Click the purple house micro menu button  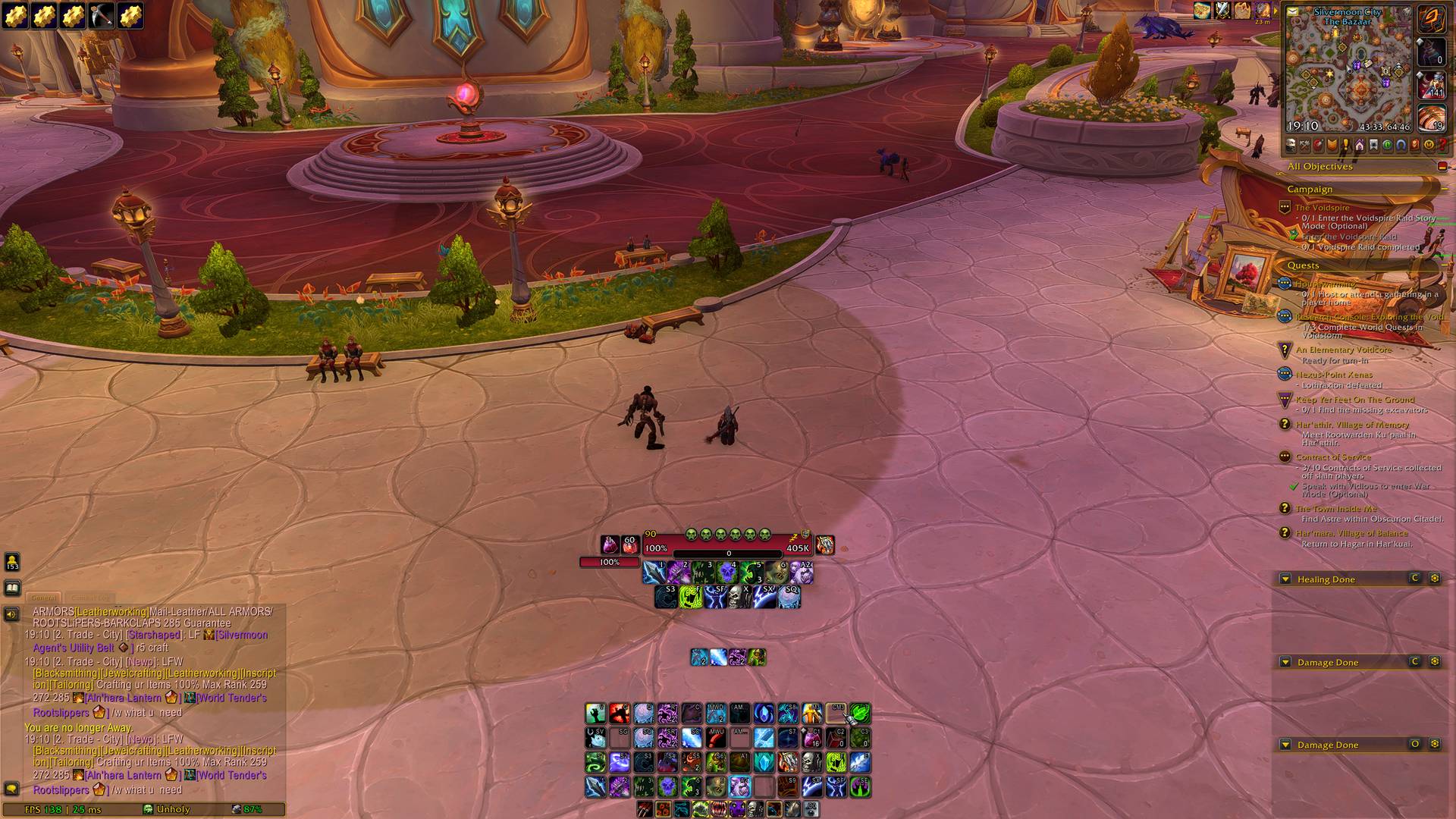(x=1359, y=145)
